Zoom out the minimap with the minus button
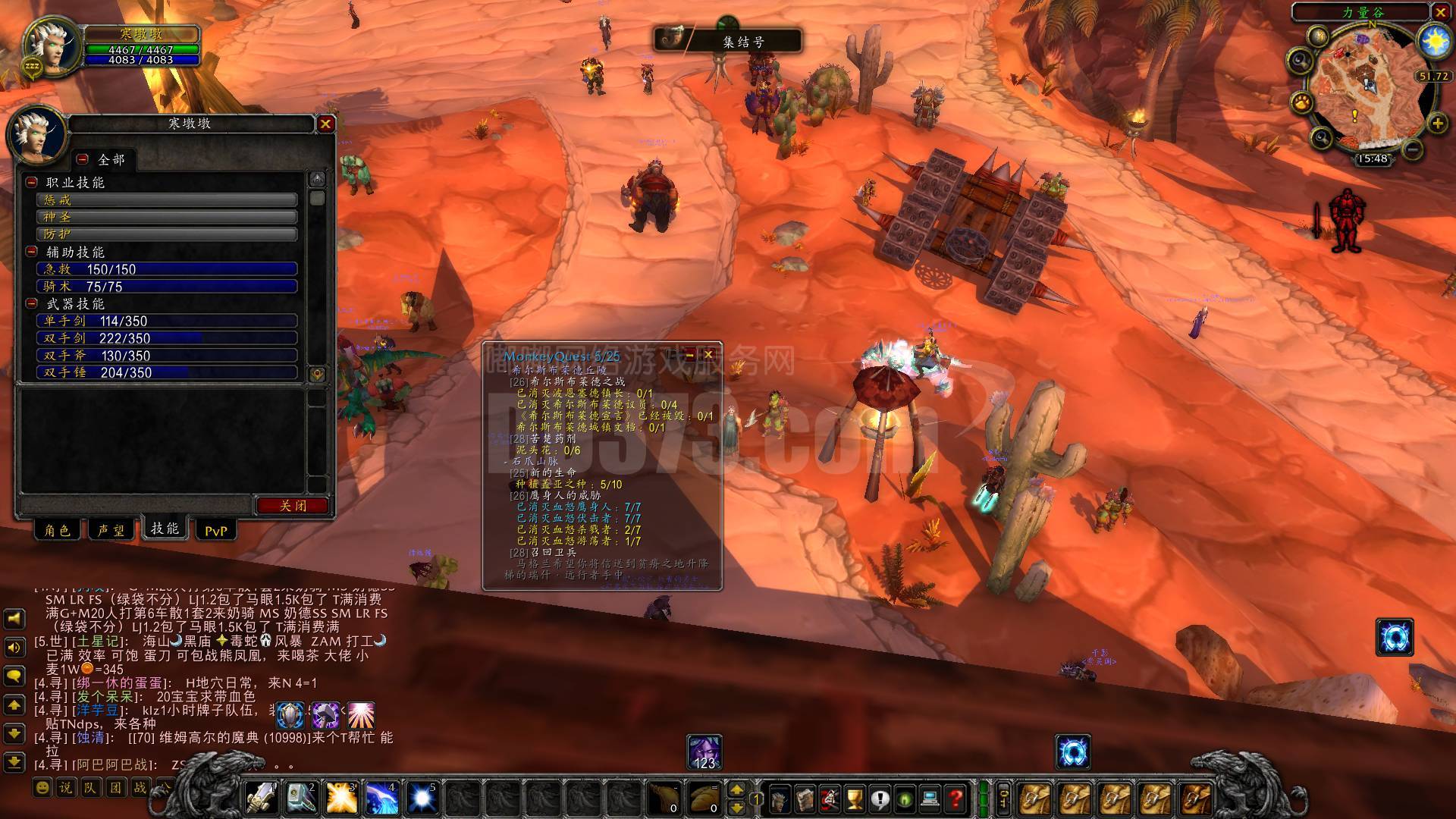The height and width of the screenshot is (819, 1456). click(1412, 149)
